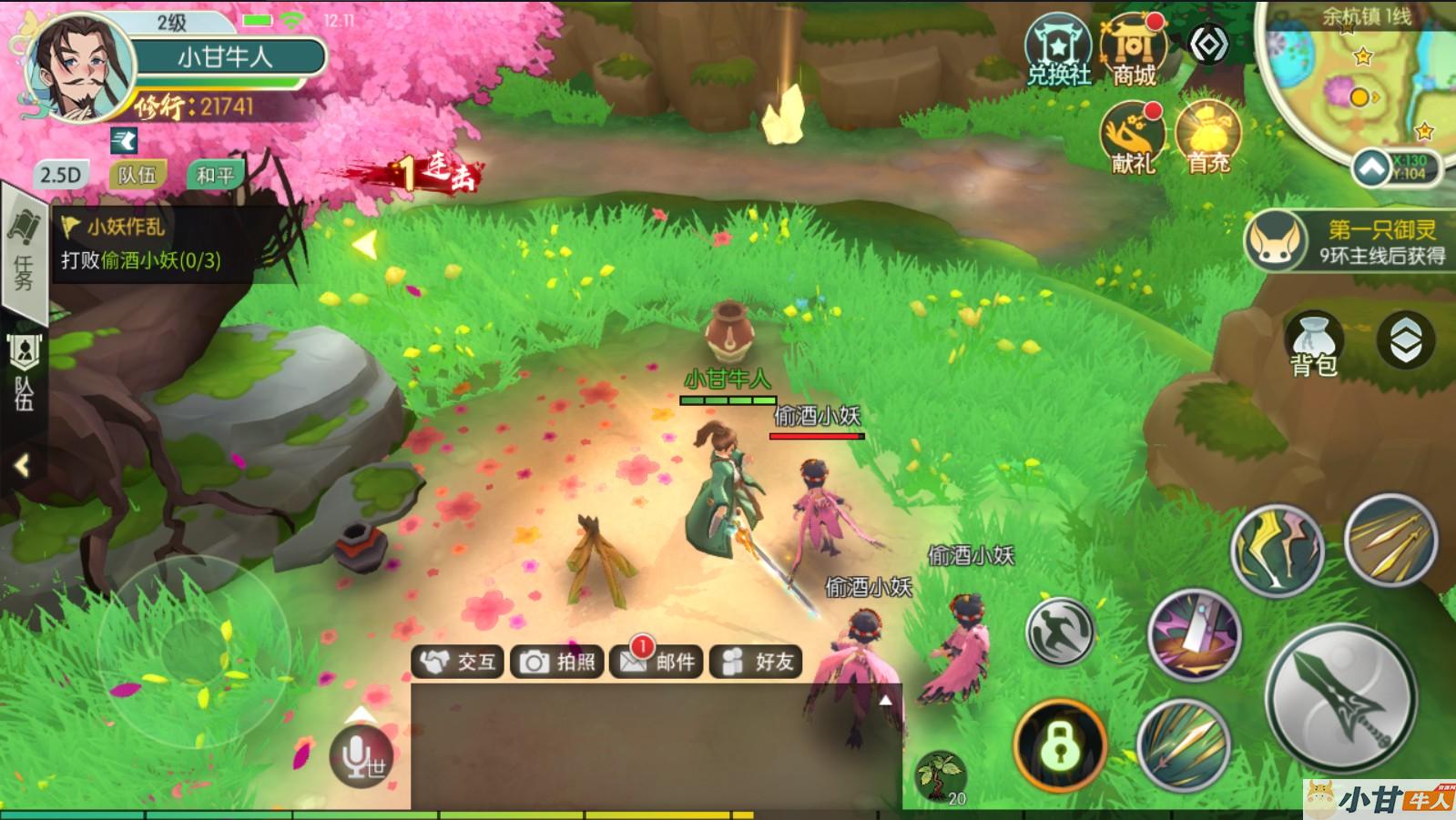Open the 首充 first recharge offer
The width and height of the screenshot is (1456, 820).
click(x=1208, y=138)
